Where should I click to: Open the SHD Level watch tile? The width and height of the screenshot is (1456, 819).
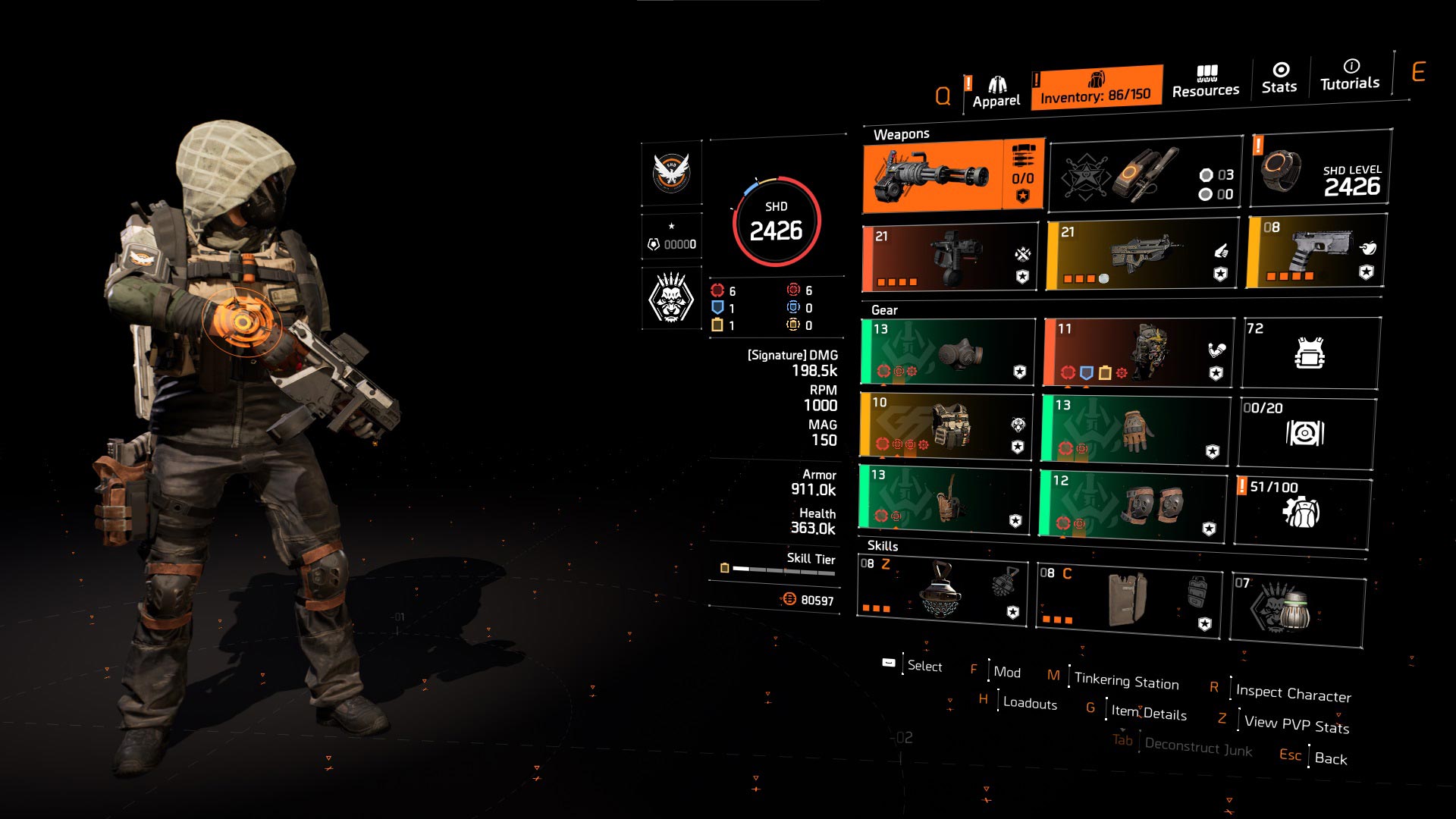click(x=1320, y=169)
